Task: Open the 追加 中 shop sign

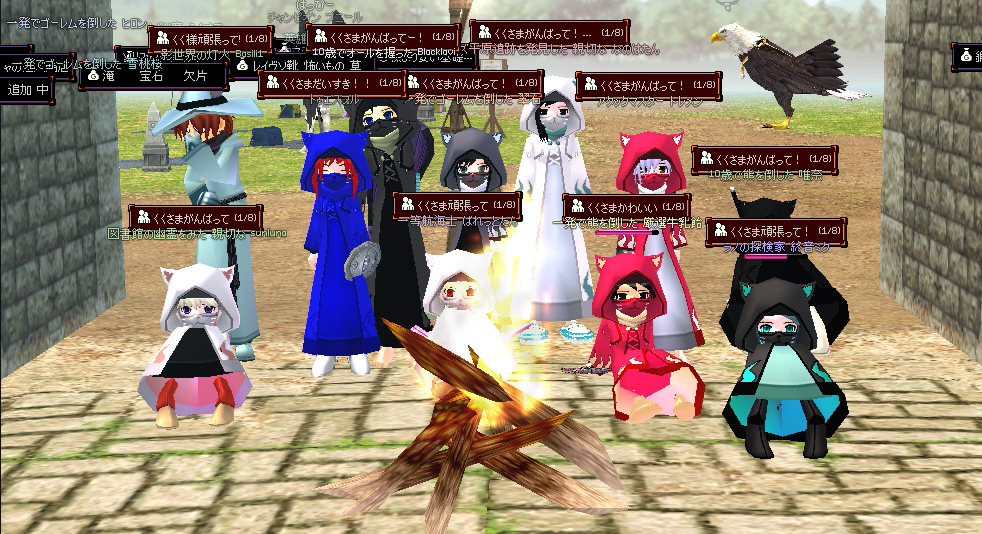Action: 28,90
